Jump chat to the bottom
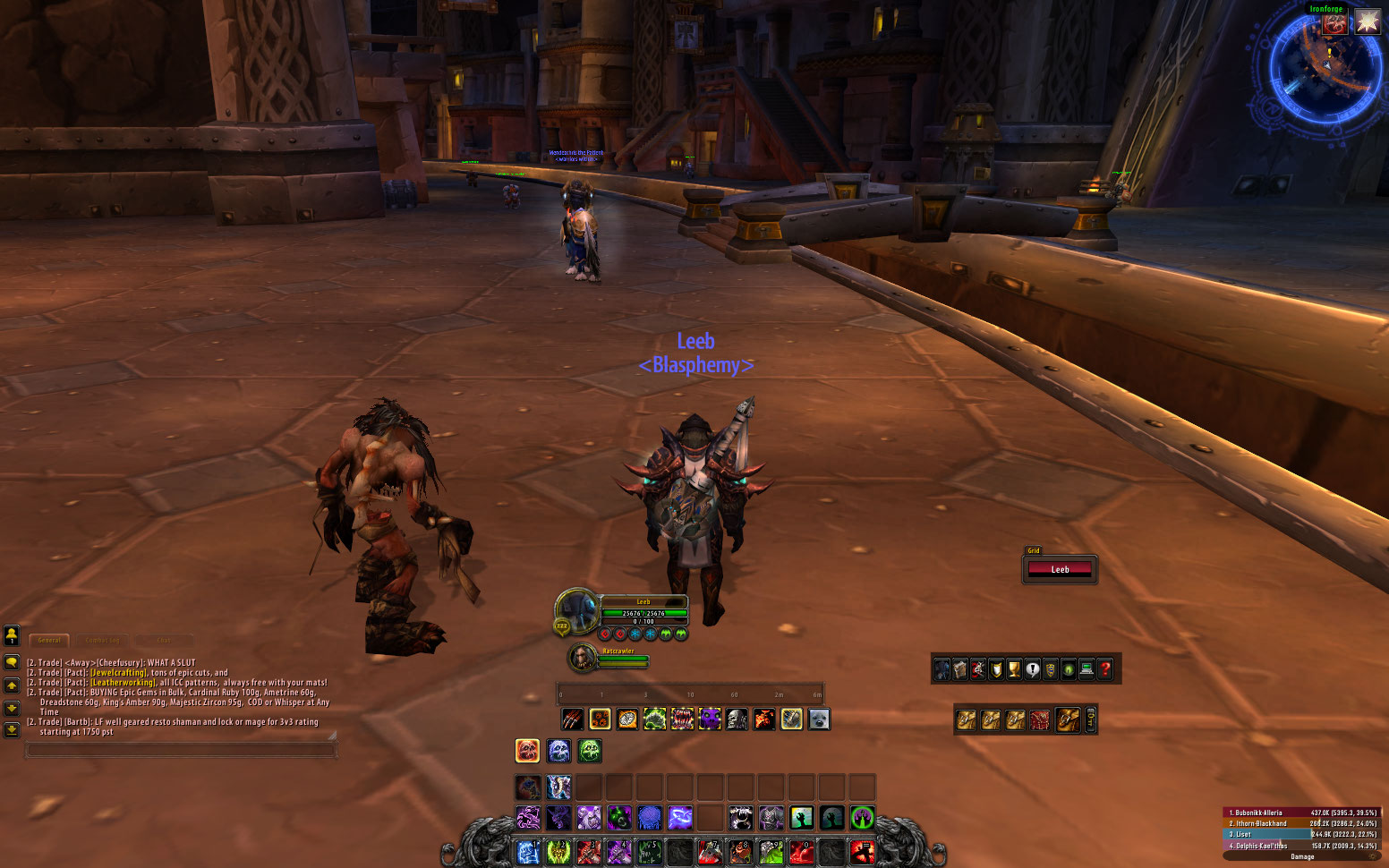The height and width of the screenshot is (868, 1389). (12, 729)
